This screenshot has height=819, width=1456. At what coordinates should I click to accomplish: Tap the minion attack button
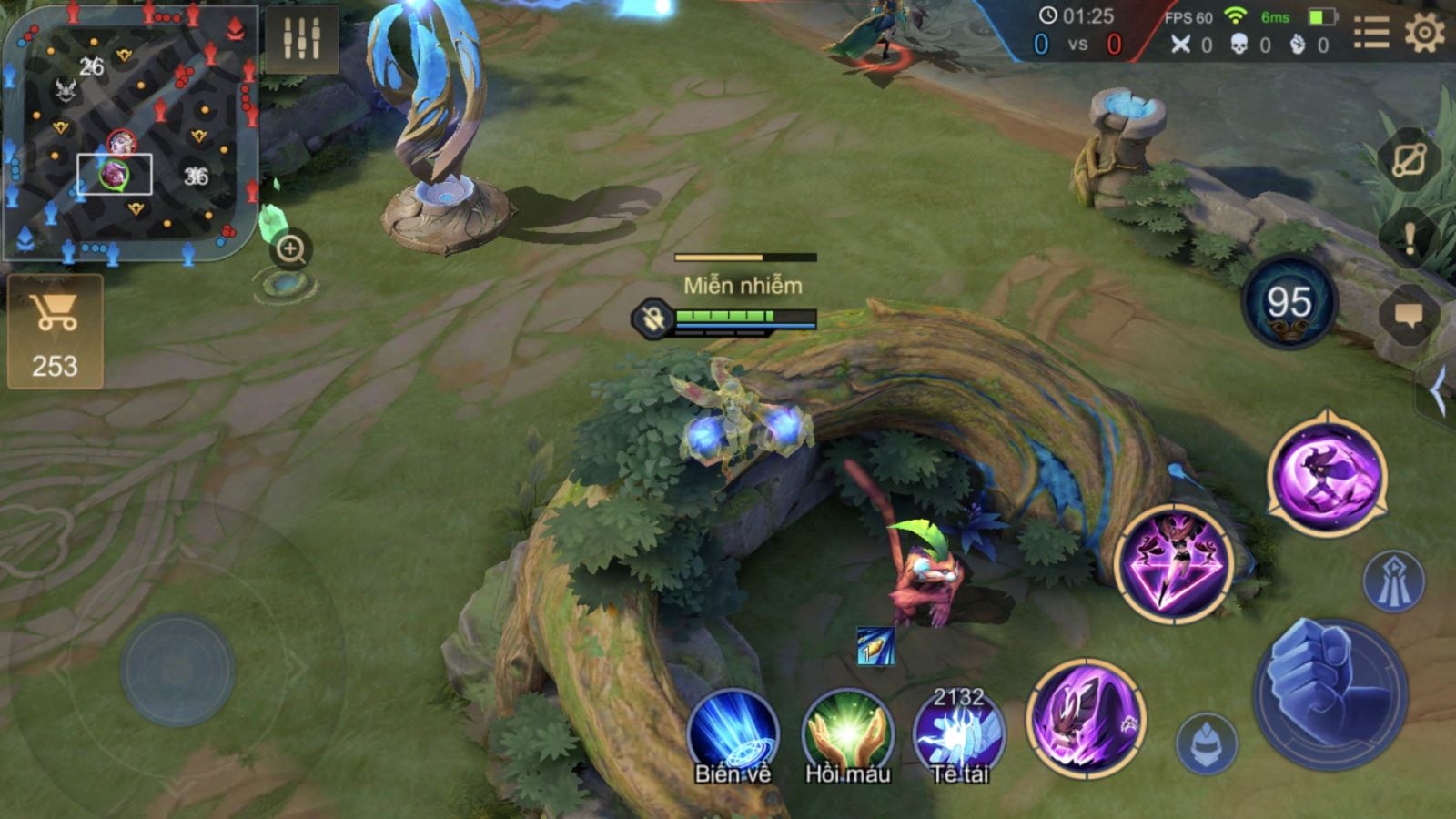[1207, 743]
